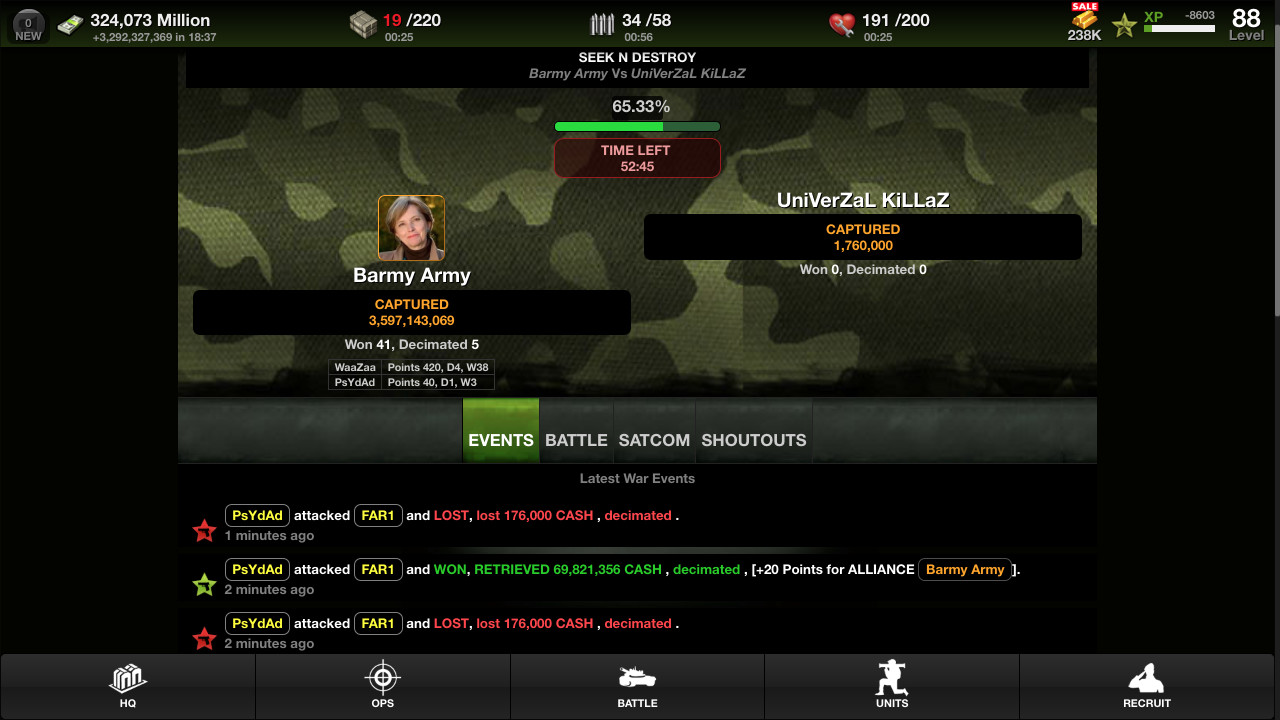Image resolution: width=1280 pixels, height=720 pixels.
Task: Click the PsYdAd player name button
Action: pyautogui.click(x=257, y=515)
